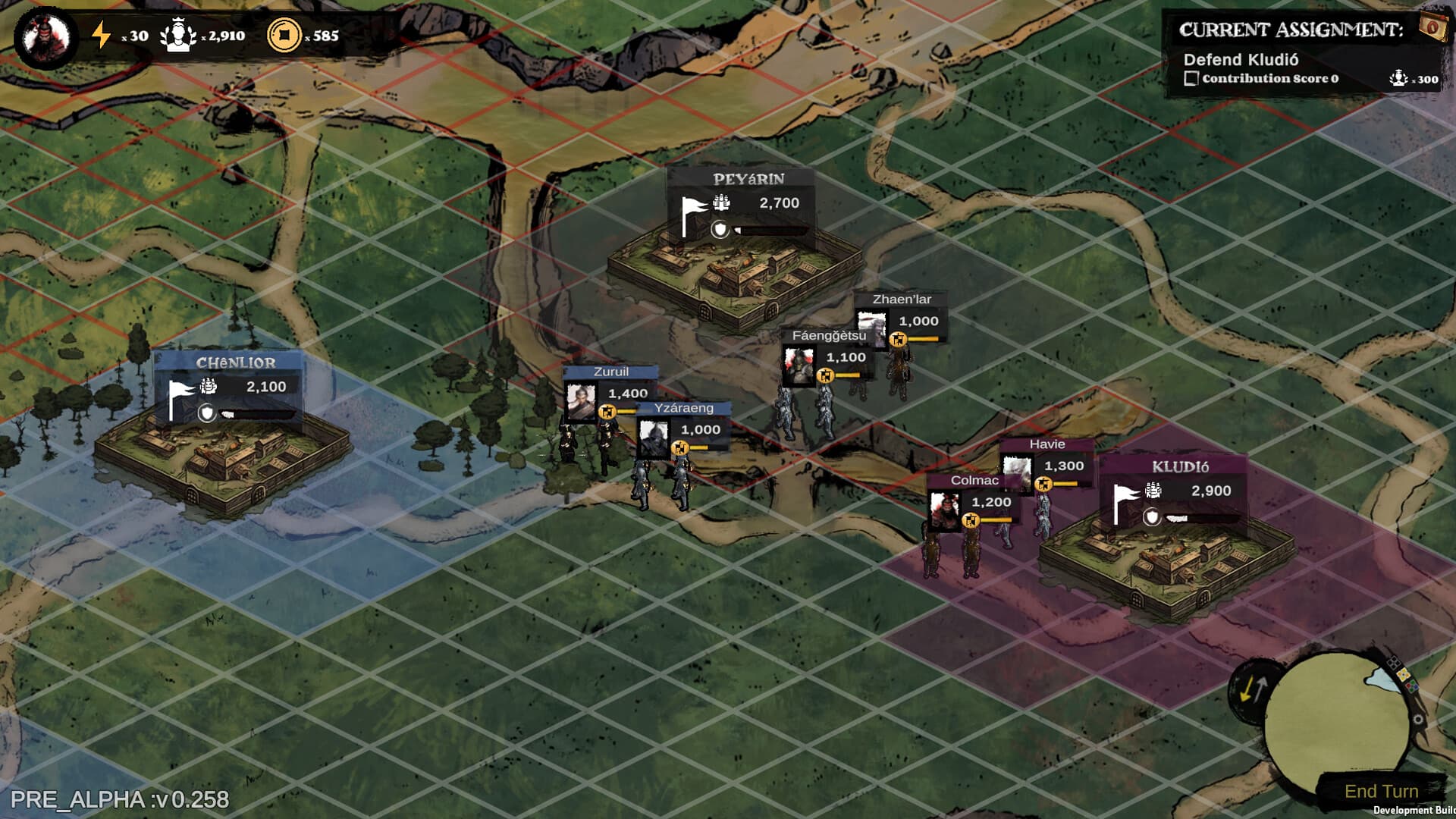
Task: Open the Current Assignment panel header
Action: tap(1291, 29)
